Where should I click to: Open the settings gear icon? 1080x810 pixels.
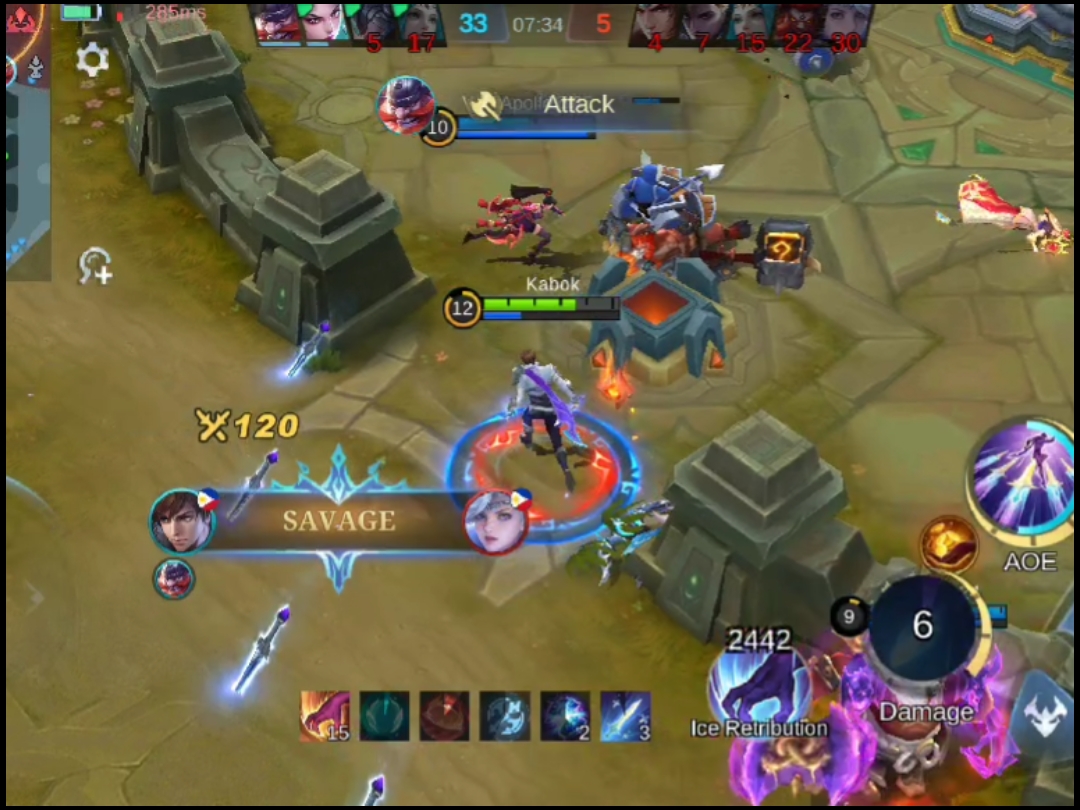point(92,60)
